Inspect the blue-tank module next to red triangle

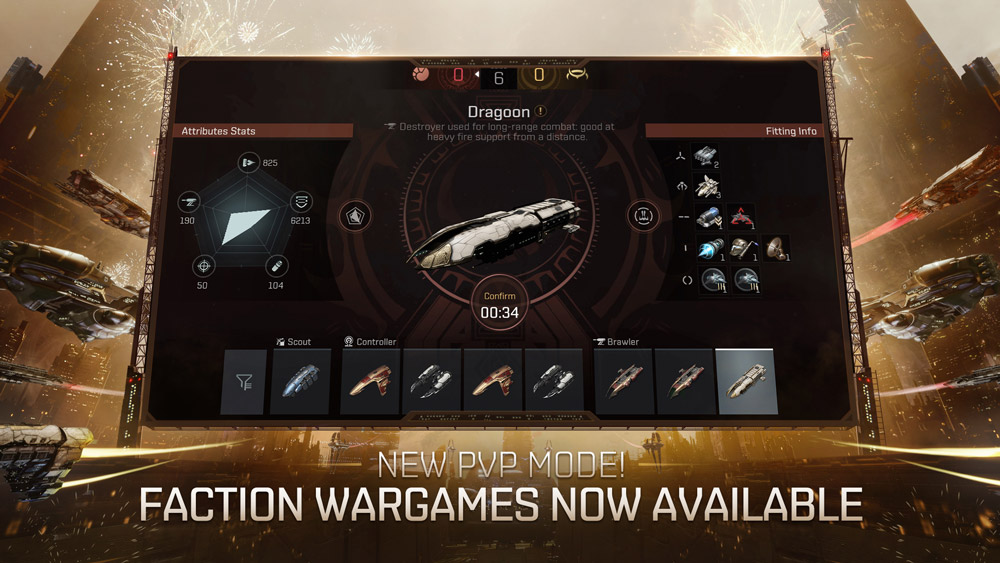pyautogui.click(x=708, y=217)
